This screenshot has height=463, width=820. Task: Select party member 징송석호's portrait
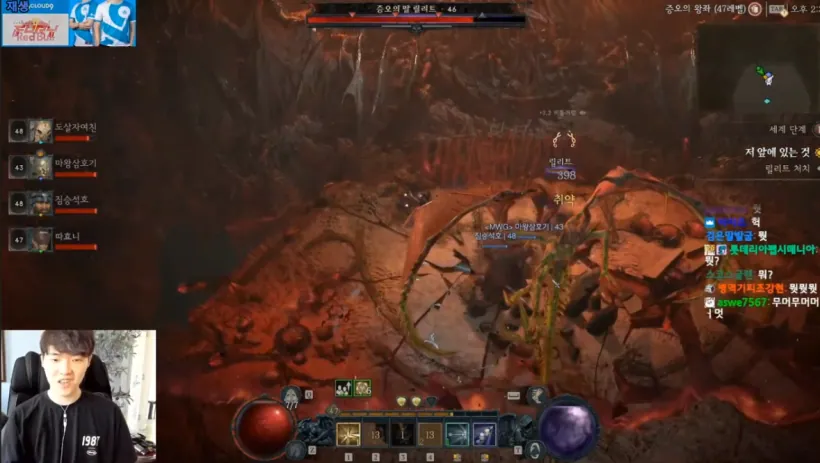(41, 203)
